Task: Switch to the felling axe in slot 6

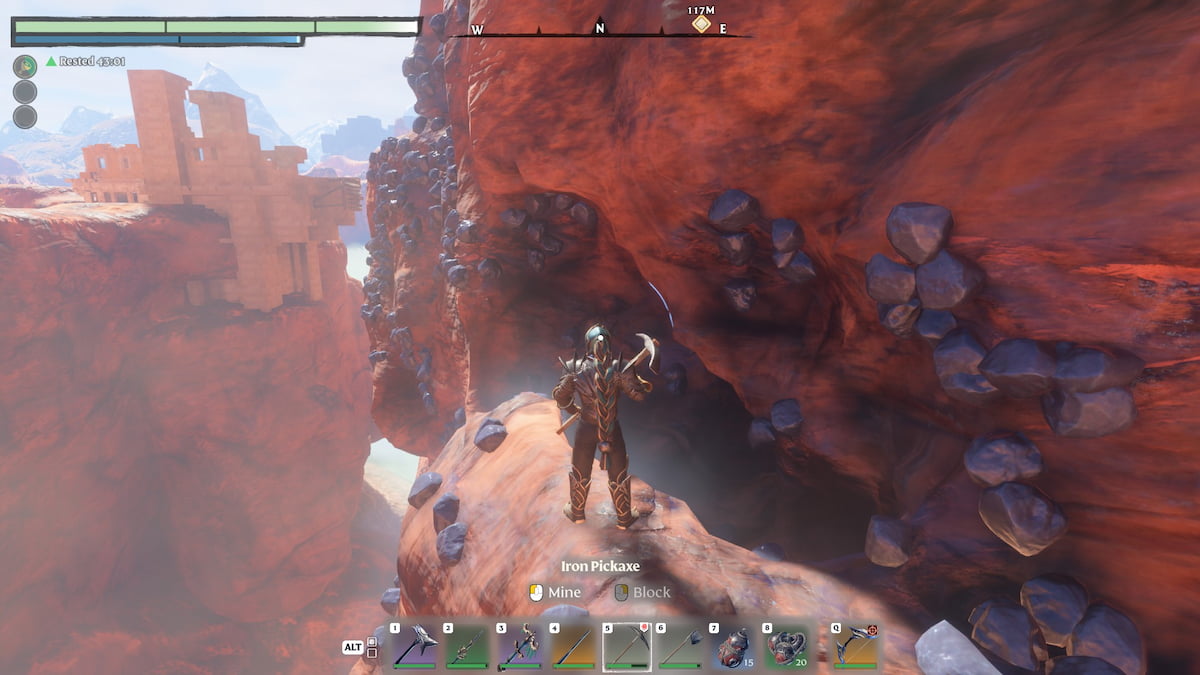Action: pyautogui.click(x=680, y=646)
